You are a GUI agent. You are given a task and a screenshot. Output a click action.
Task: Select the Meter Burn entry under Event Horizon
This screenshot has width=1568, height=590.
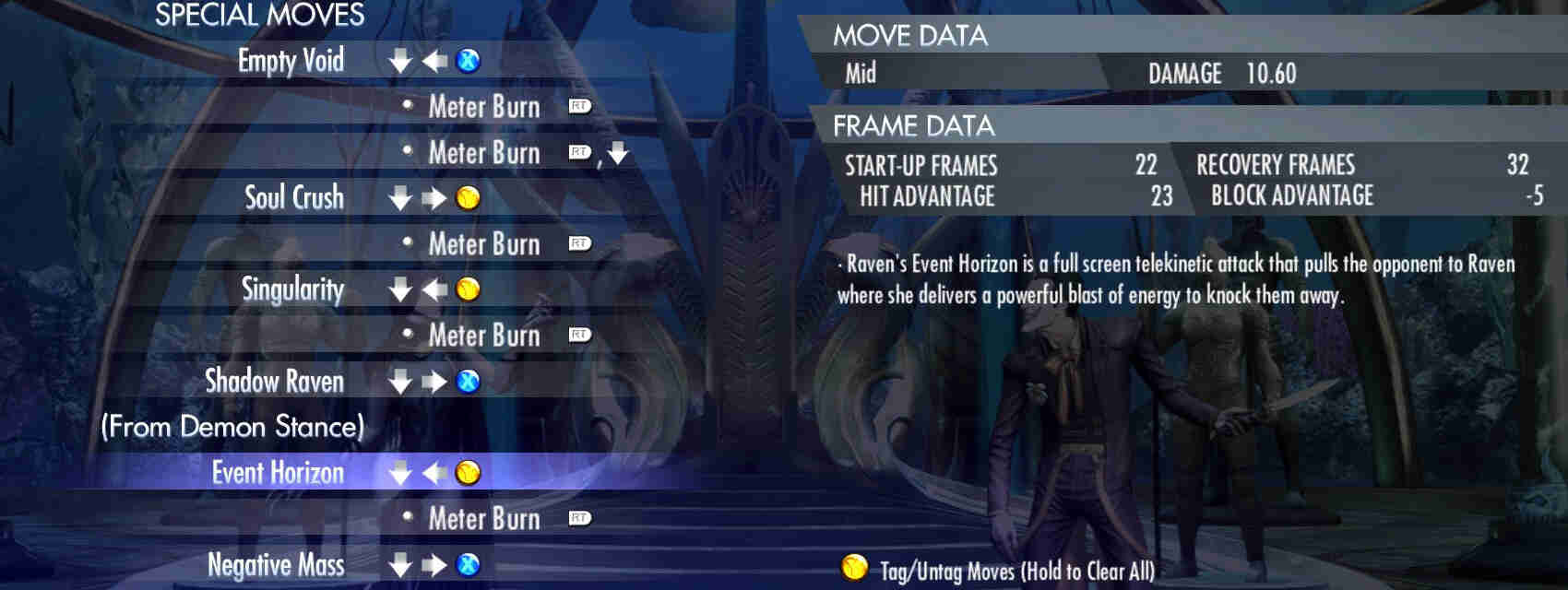coord(484,518)
